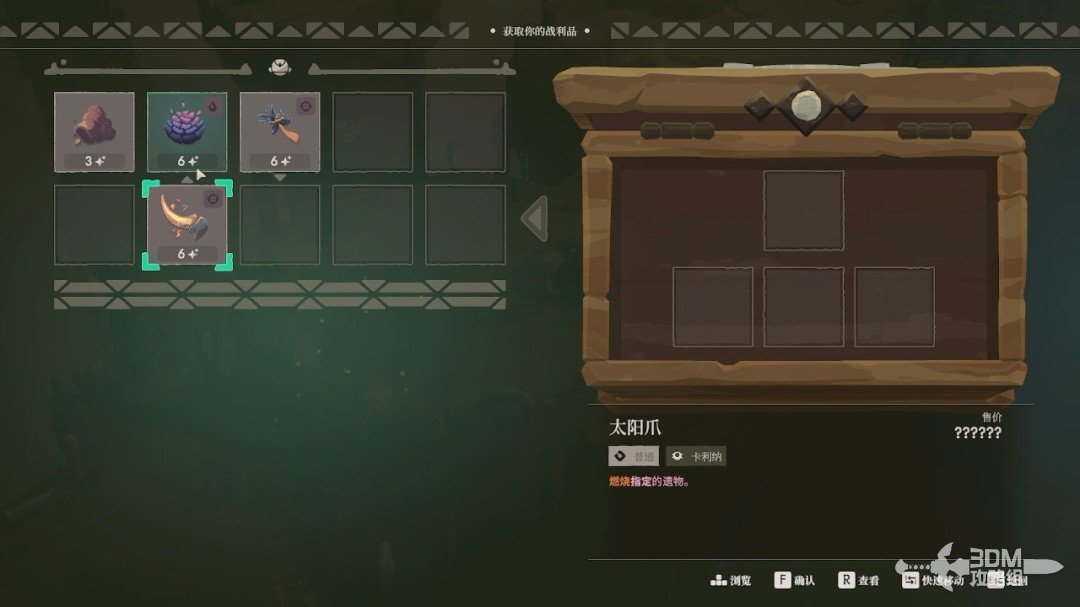Open the backpack icon above the loot grid

point(280,68)
